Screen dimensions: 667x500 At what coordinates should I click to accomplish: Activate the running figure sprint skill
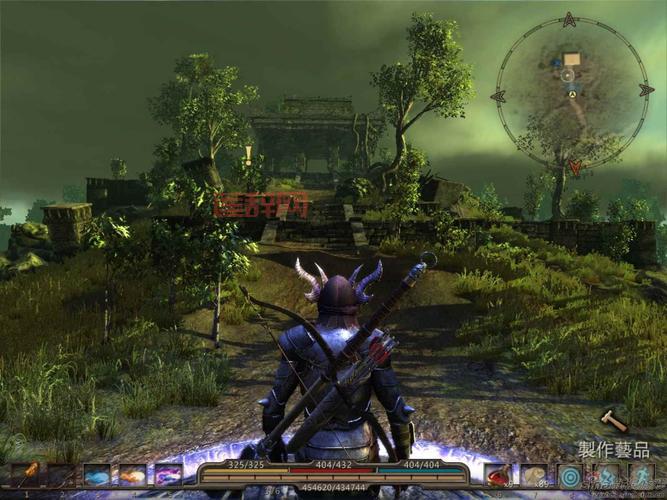(x=641, y=475)
